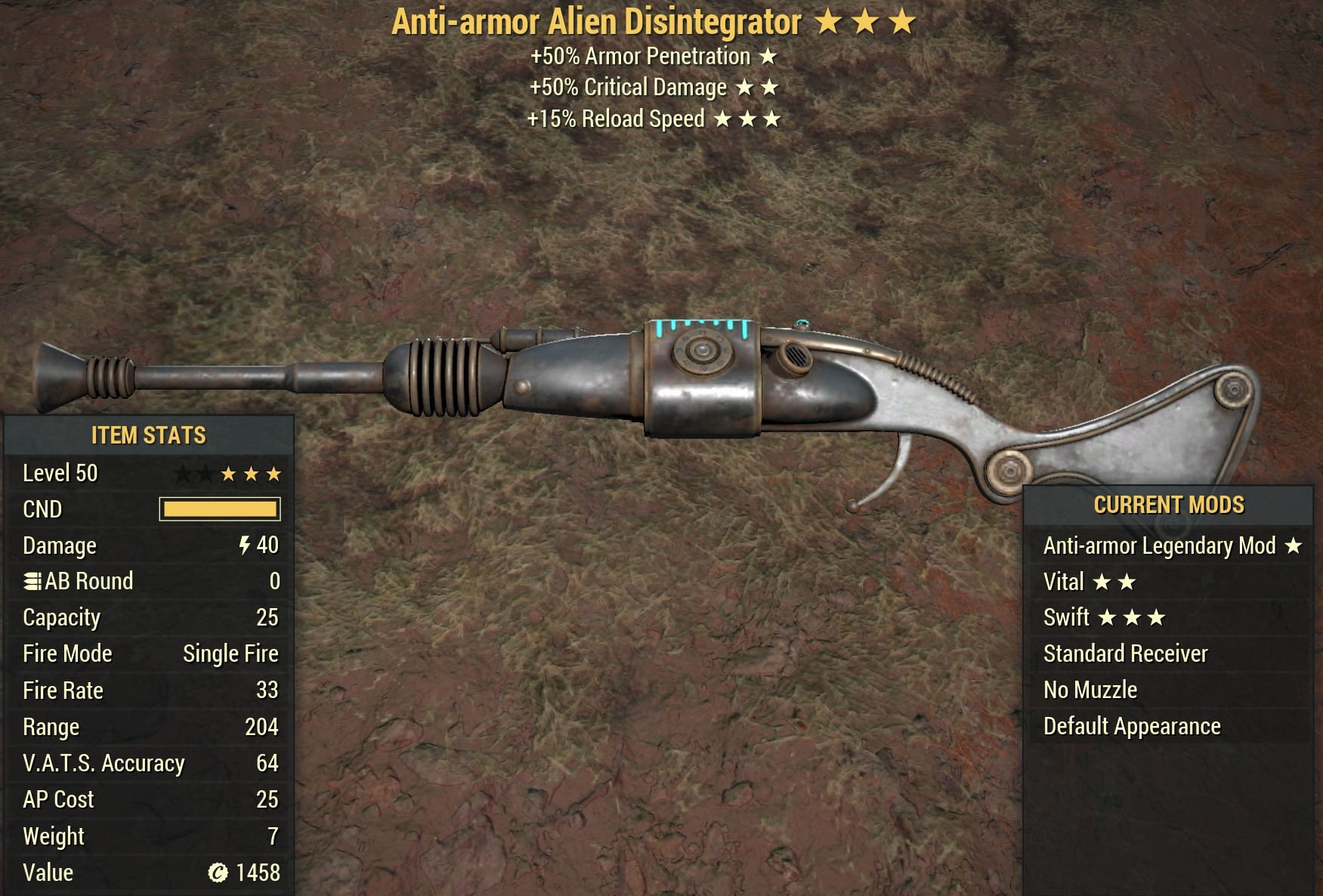This screenshot has width=1323, height=896.
Task: Select the Standard Receiver mod entry
Action: click(1127, 653)
